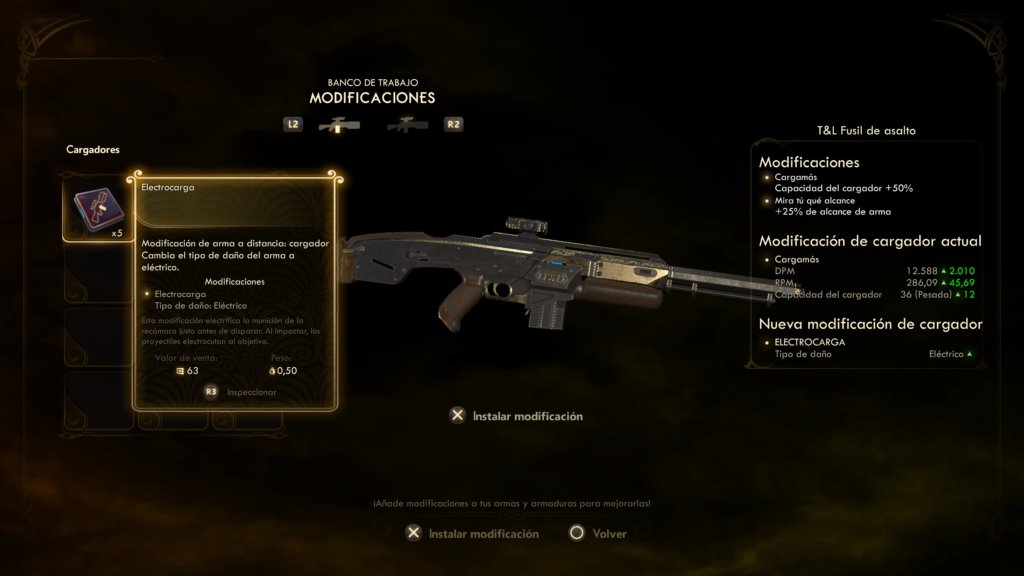Click Instalar modificación beside Volver
1024x576 pixels.
pos(472,533)
